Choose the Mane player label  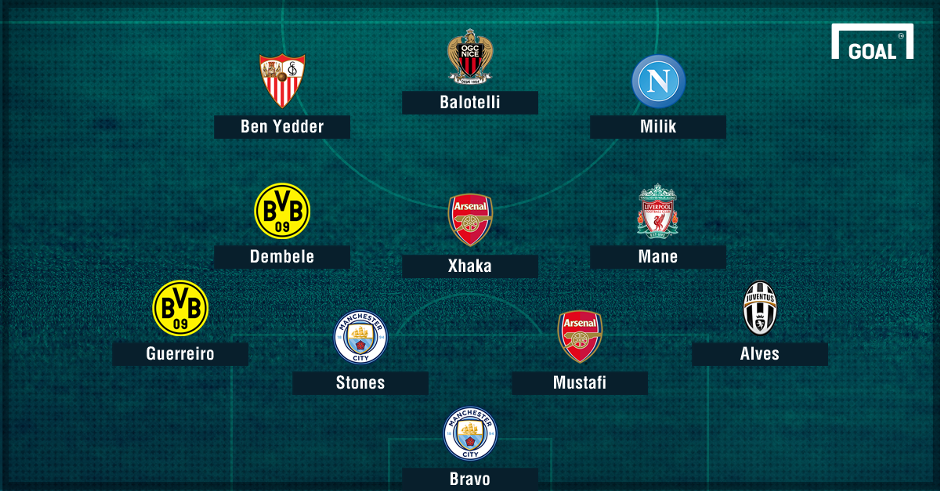pyautogui.click(x=658, y=256)
